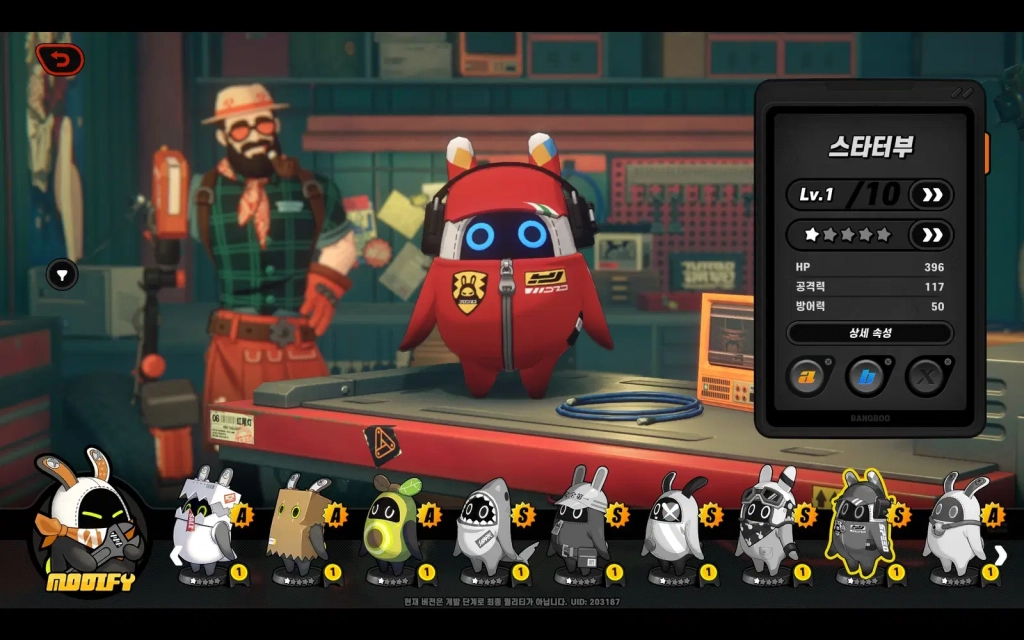Open the level upgrade arrow beside Lv.1

pyautogui.click(x=931, y=194)
